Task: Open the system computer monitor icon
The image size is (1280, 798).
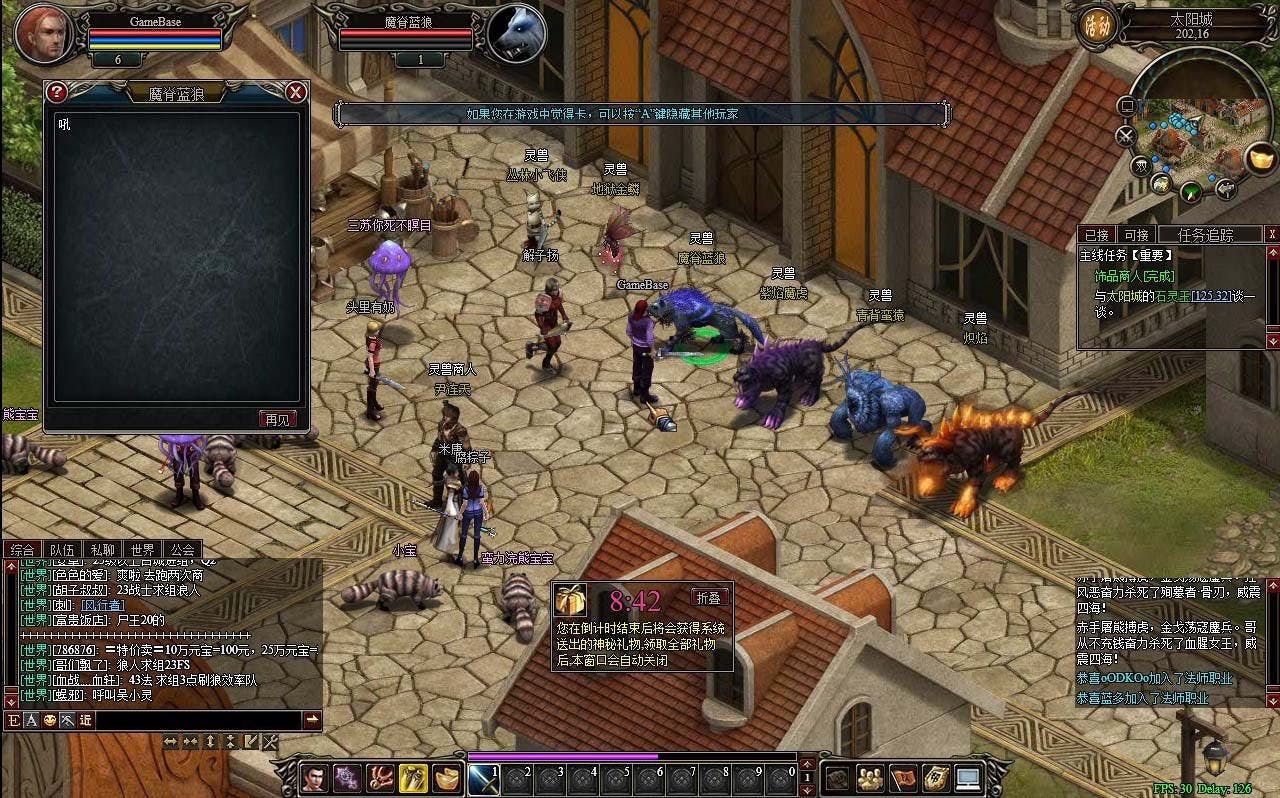Action: click(x=967, y=778)
